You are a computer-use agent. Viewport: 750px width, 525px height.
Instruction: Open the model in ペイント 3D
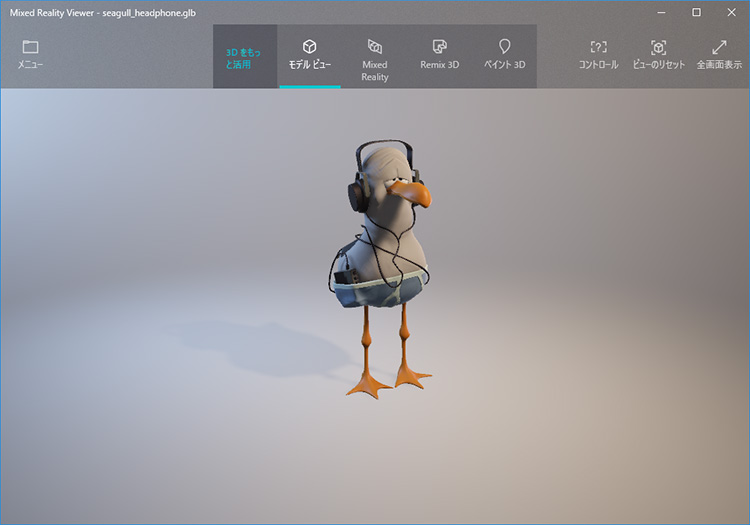click(x=505, y=55)
